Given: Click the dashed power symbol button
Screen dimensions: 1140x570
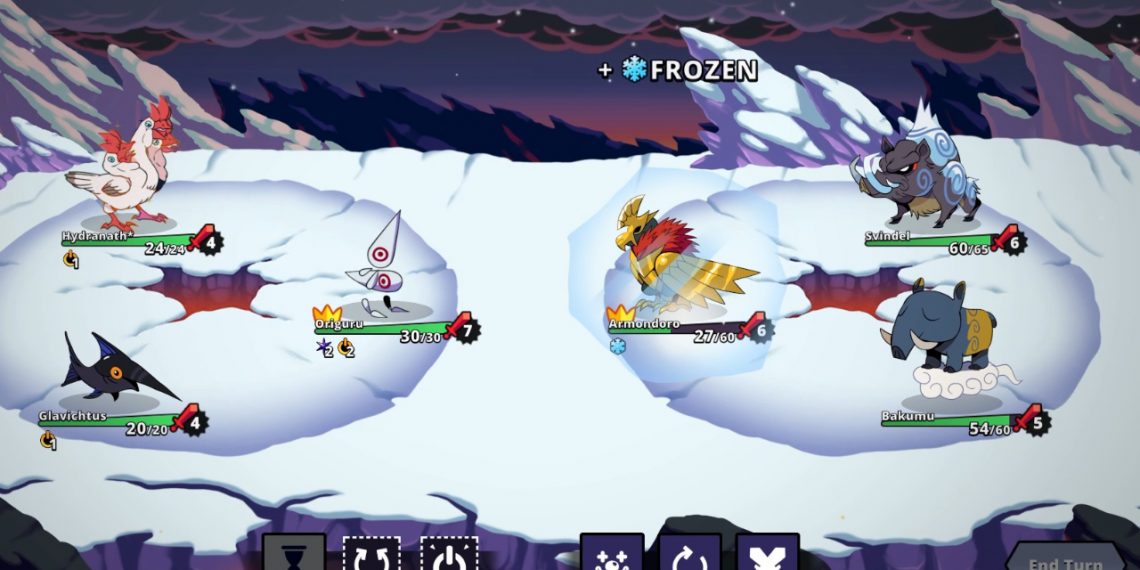Looking at the screenshot, I should [x=449, y=554].
